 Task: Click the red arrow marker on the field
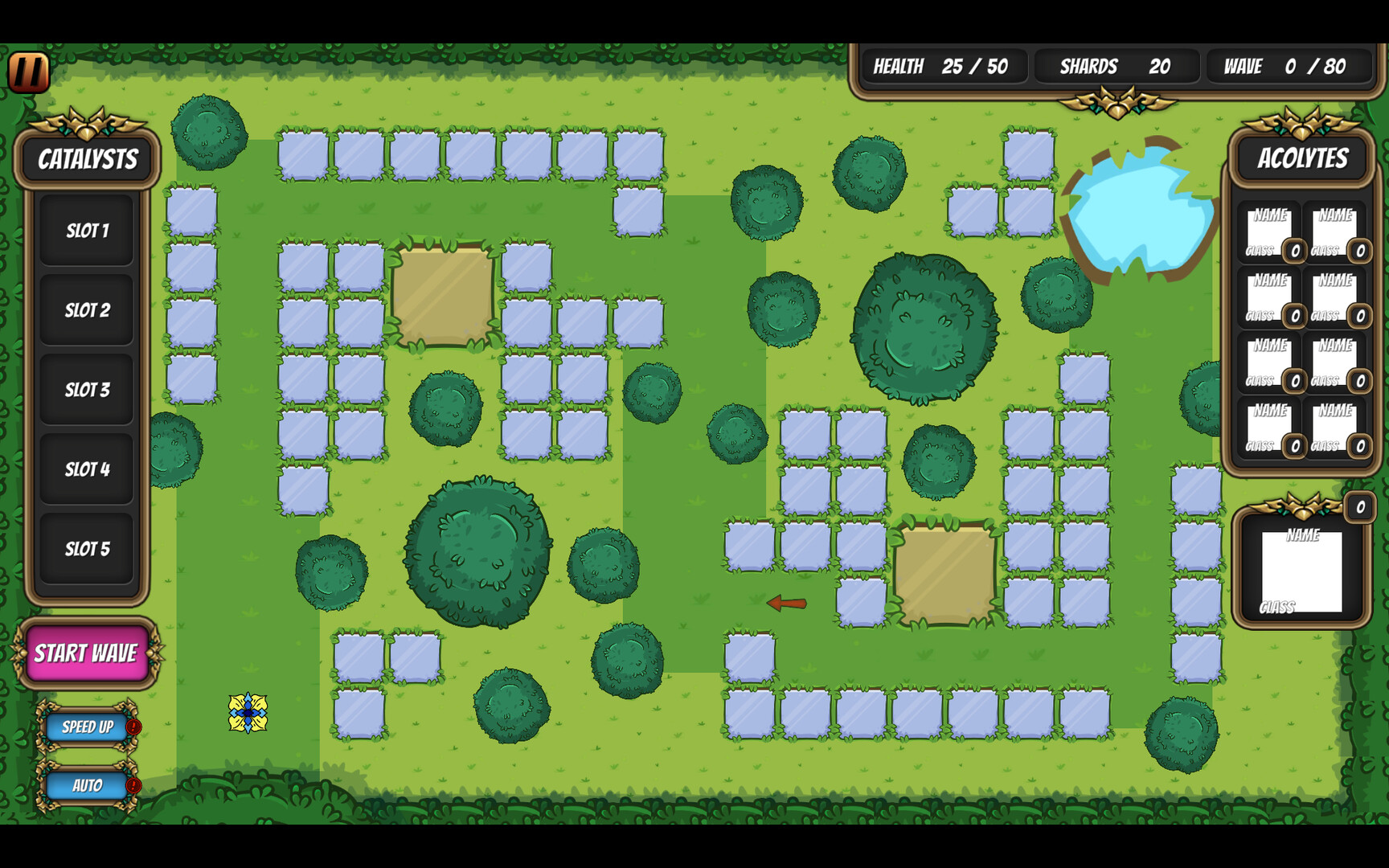pos(786,602)
